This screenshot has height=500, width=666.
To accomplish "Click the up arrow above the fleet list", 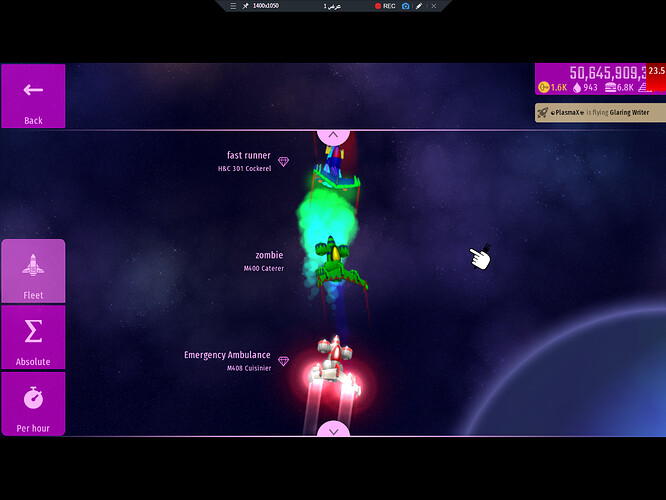I will click(333, 134).
